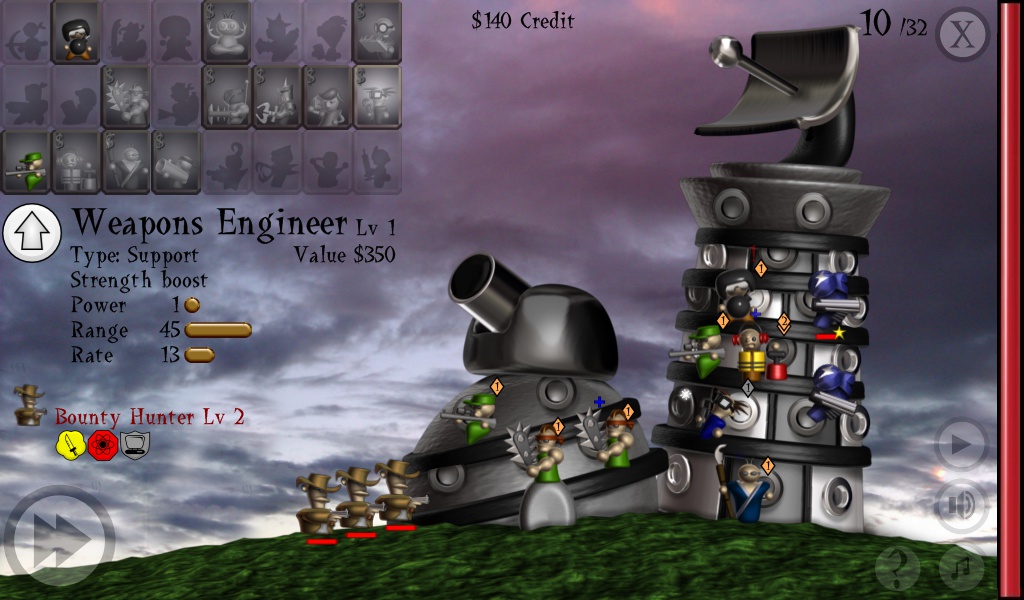
Task: Close the game with the X button
Action: [x=961, y=35]
